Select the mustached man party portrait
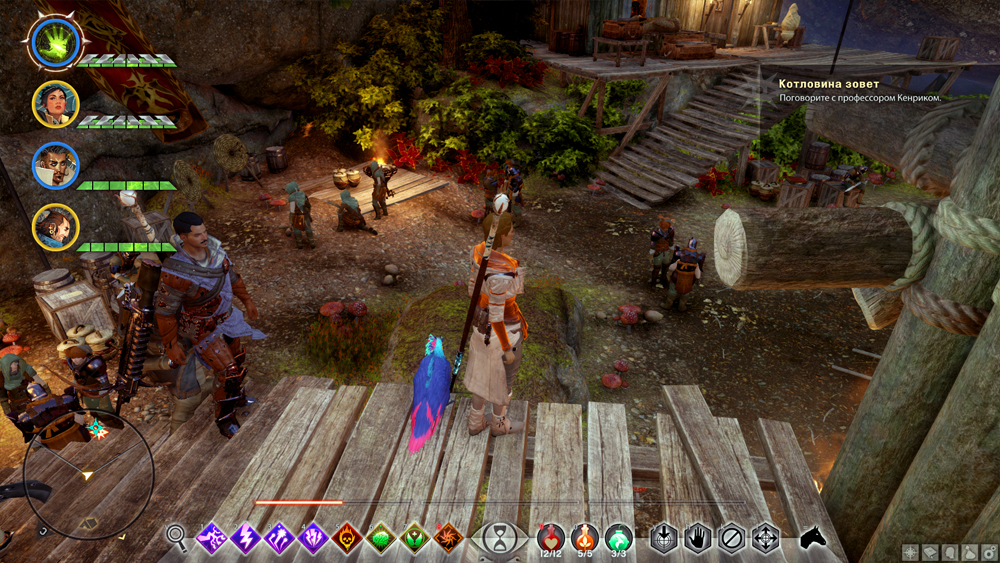 pyautogui.click(x=54, y=165)
